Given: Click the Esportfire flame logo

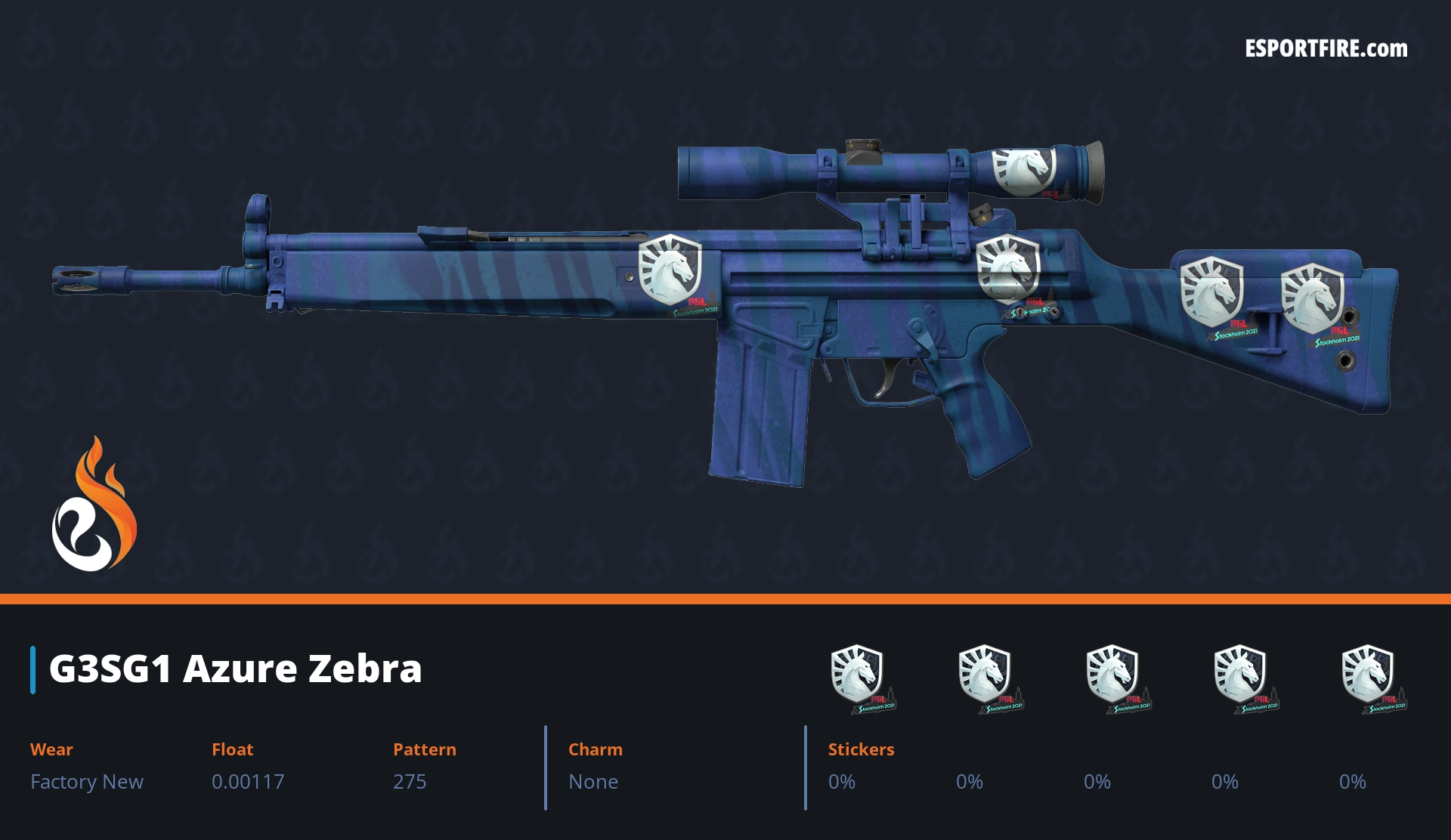Looking at the screenshot, I should click(x=94, y=505).
